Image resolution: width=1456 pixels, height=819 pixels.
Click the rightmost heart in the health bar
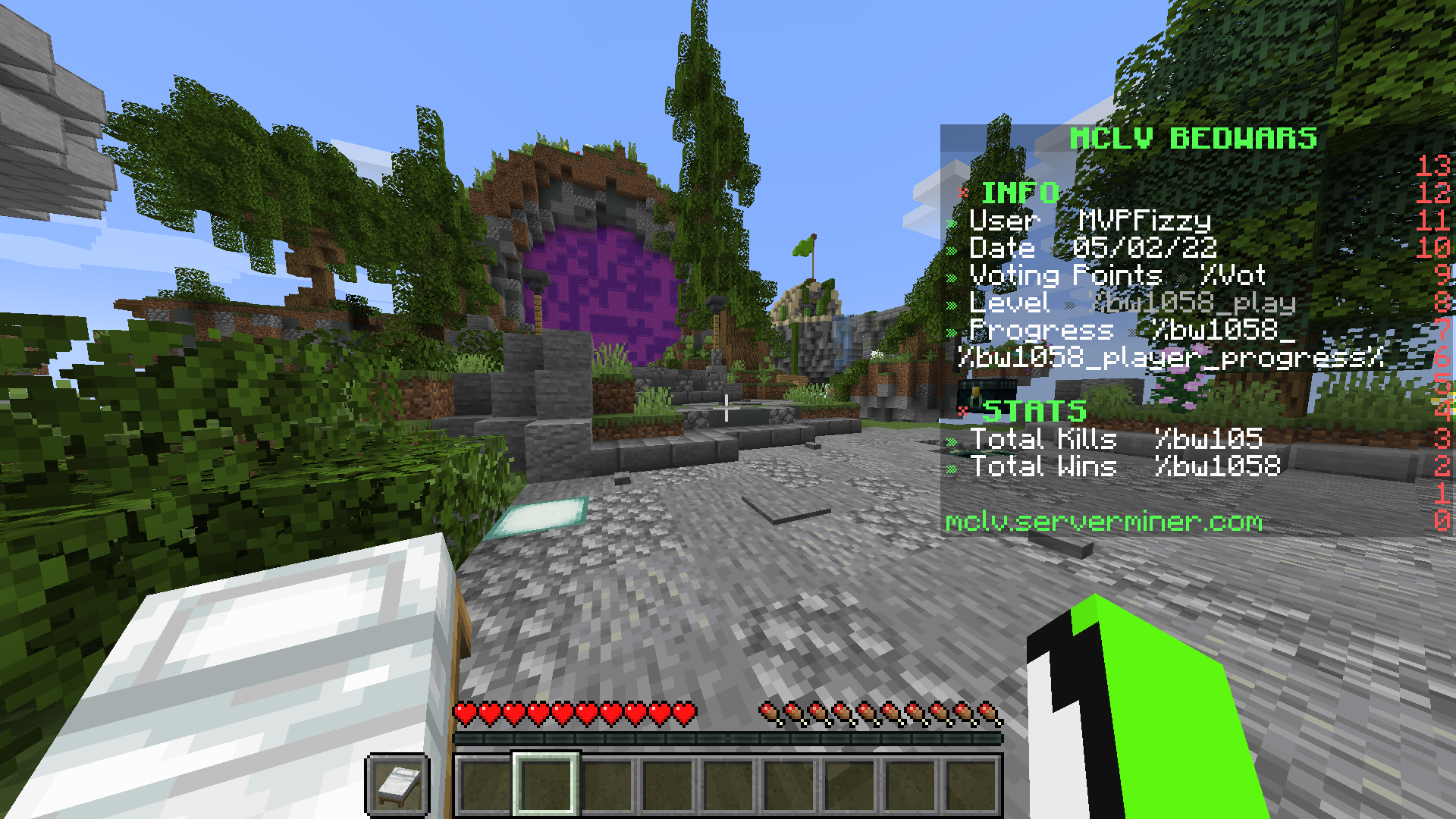coord(683,711)
